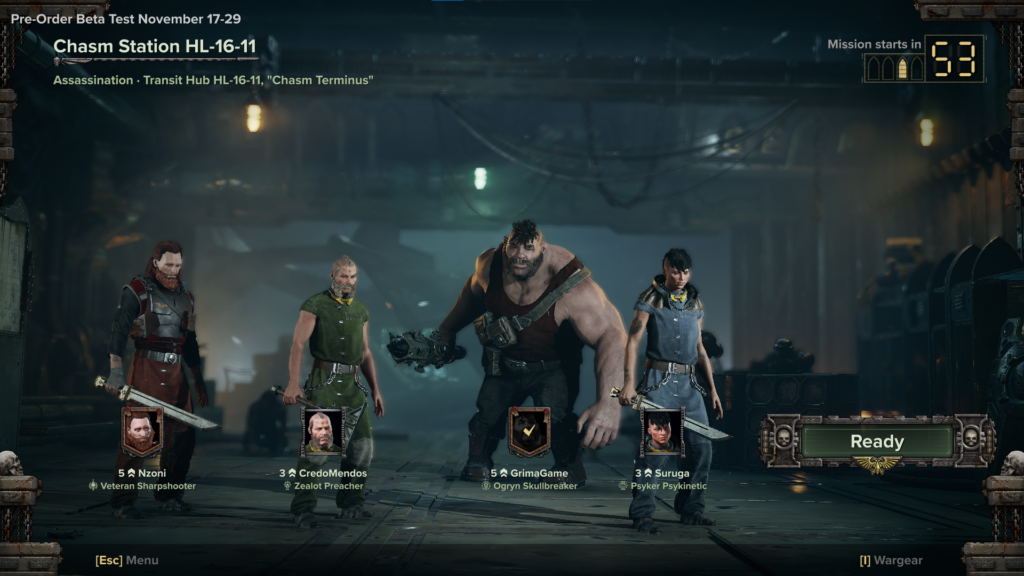Select Nzoni's player portrait

click(x=142, y=432)
